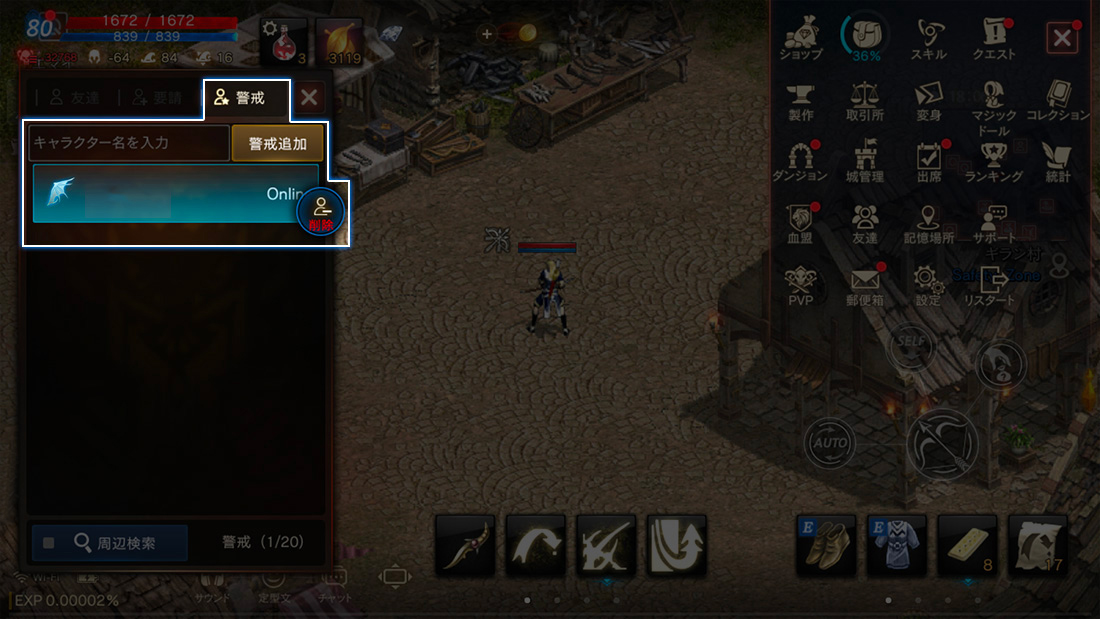Open the 製作 crafting menu
Screen dimensions: 1100x619
(x=800, y=100)
